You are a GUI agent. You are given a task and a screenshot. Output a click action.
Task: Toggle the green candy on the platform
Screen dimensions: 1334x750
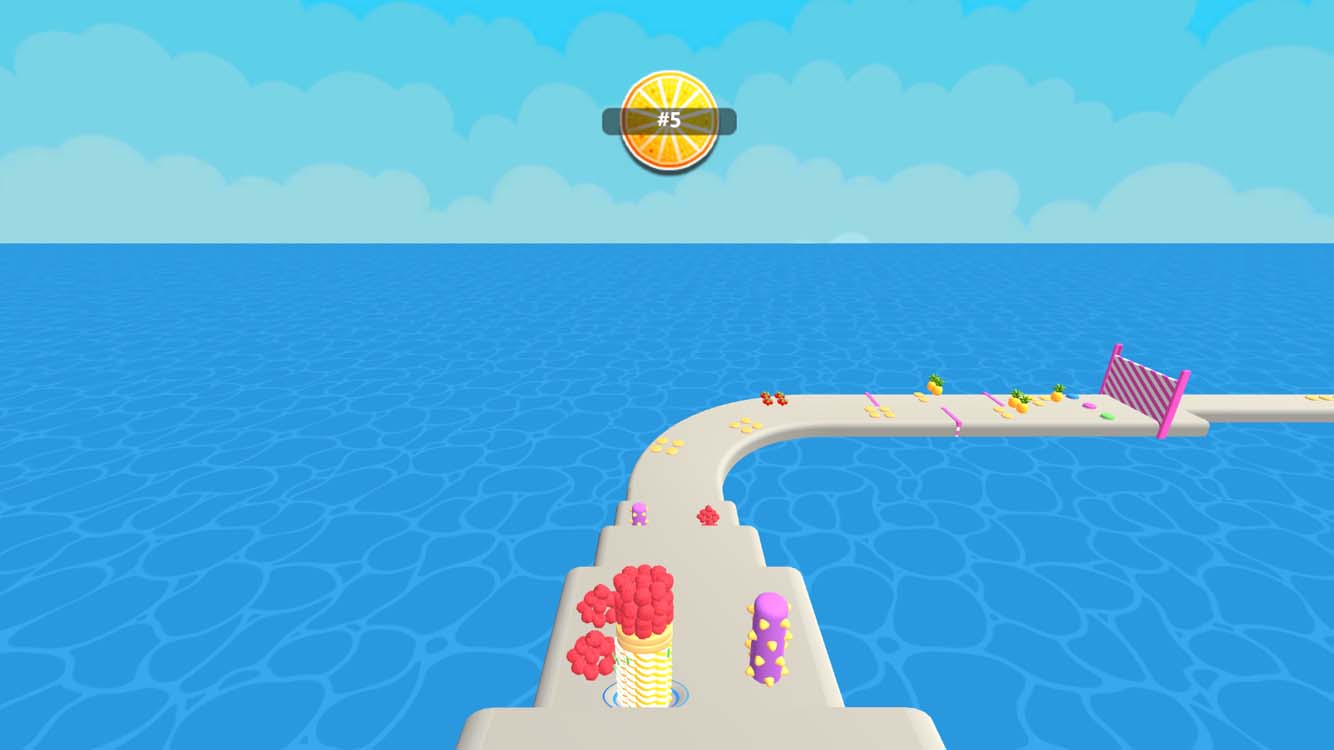point(1107,414)
